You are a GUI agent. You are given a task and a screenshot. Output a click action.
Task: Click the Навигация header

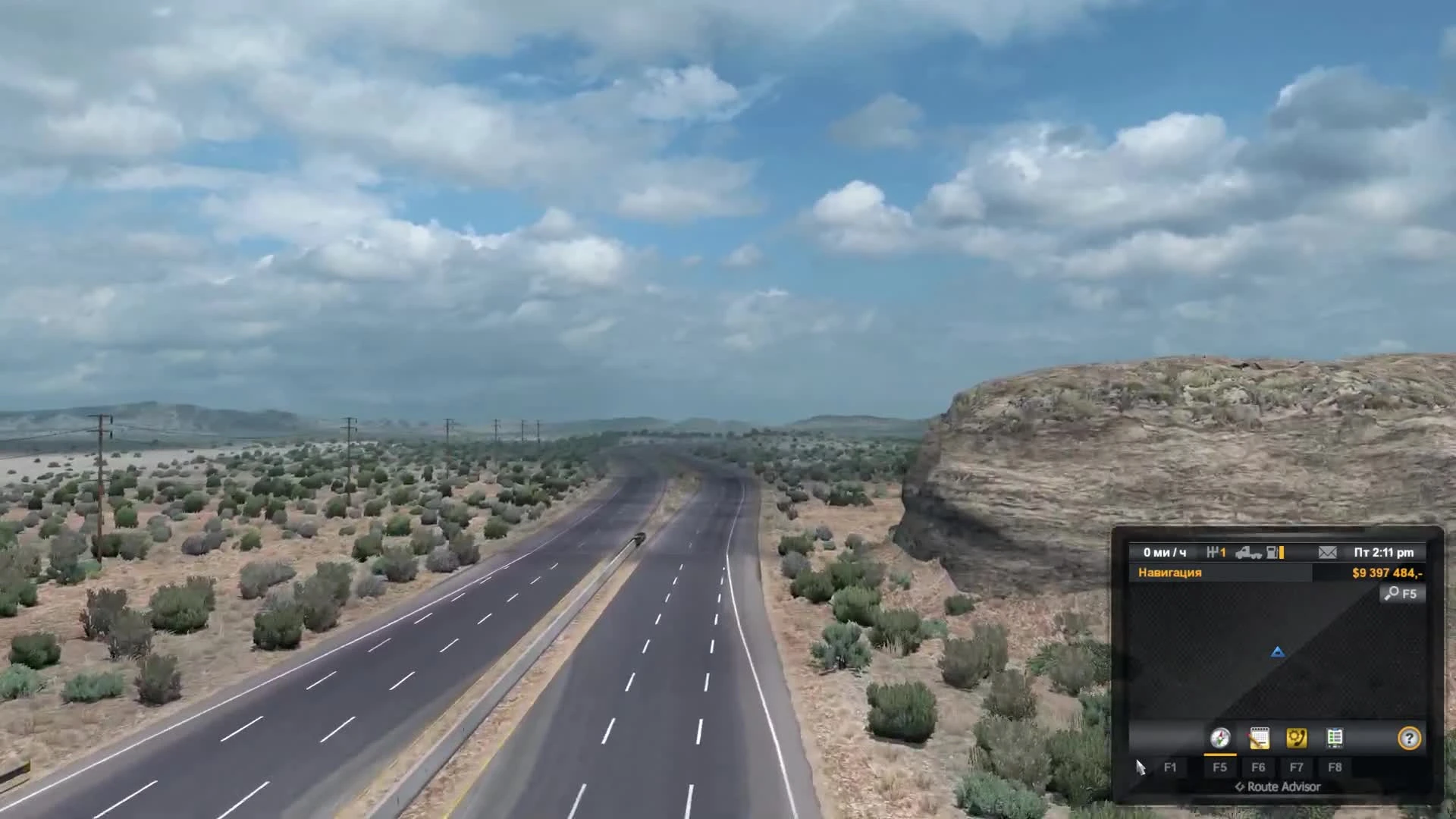click(1170, 573)
